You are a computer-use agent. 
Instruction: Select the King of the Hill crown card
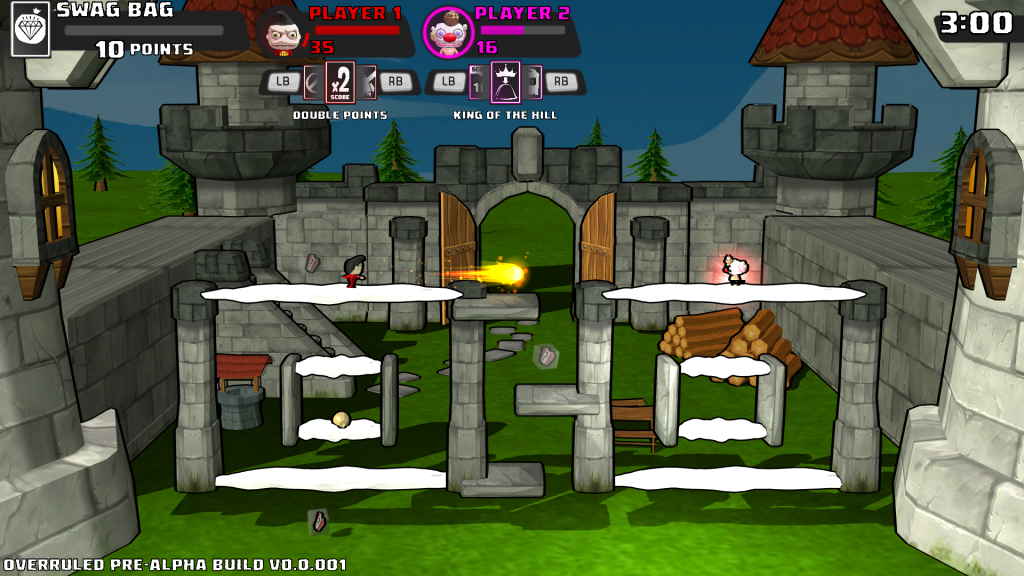[506, 81]
